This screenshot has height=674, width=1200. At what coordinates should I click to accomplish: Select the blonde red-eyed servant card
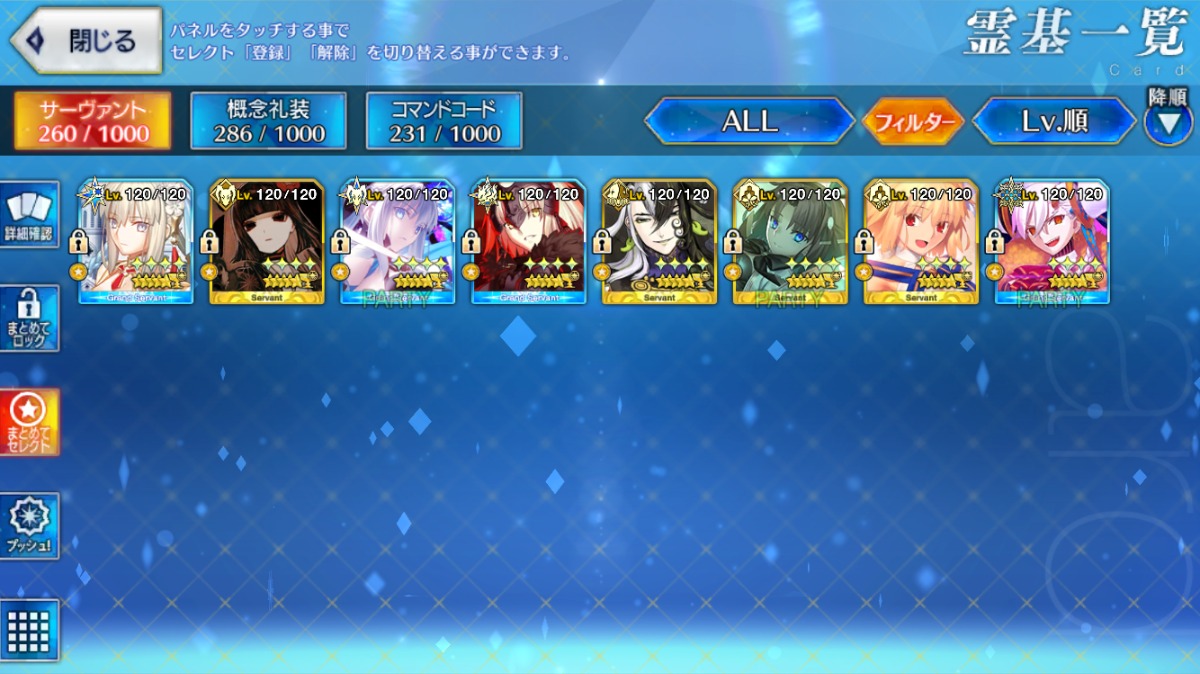(x=922, y=242)
